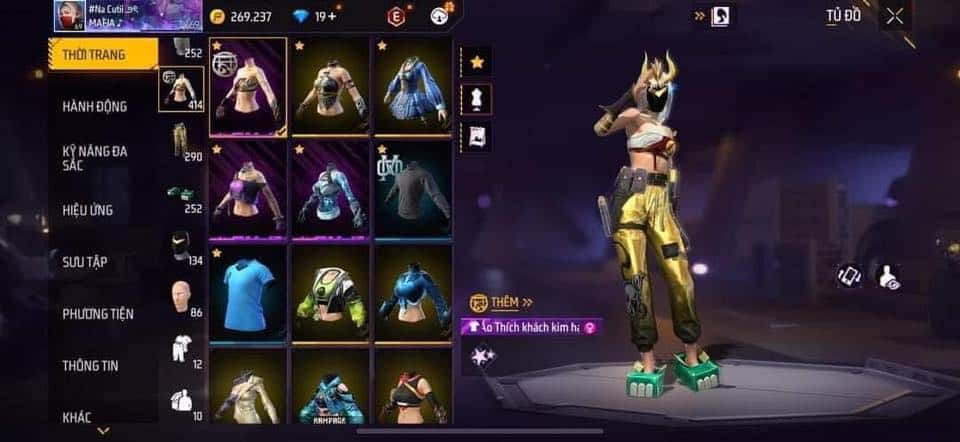Open the player profile avatar
The width and height of the screenshot is (960, 442).
click(x=67, y=15)
